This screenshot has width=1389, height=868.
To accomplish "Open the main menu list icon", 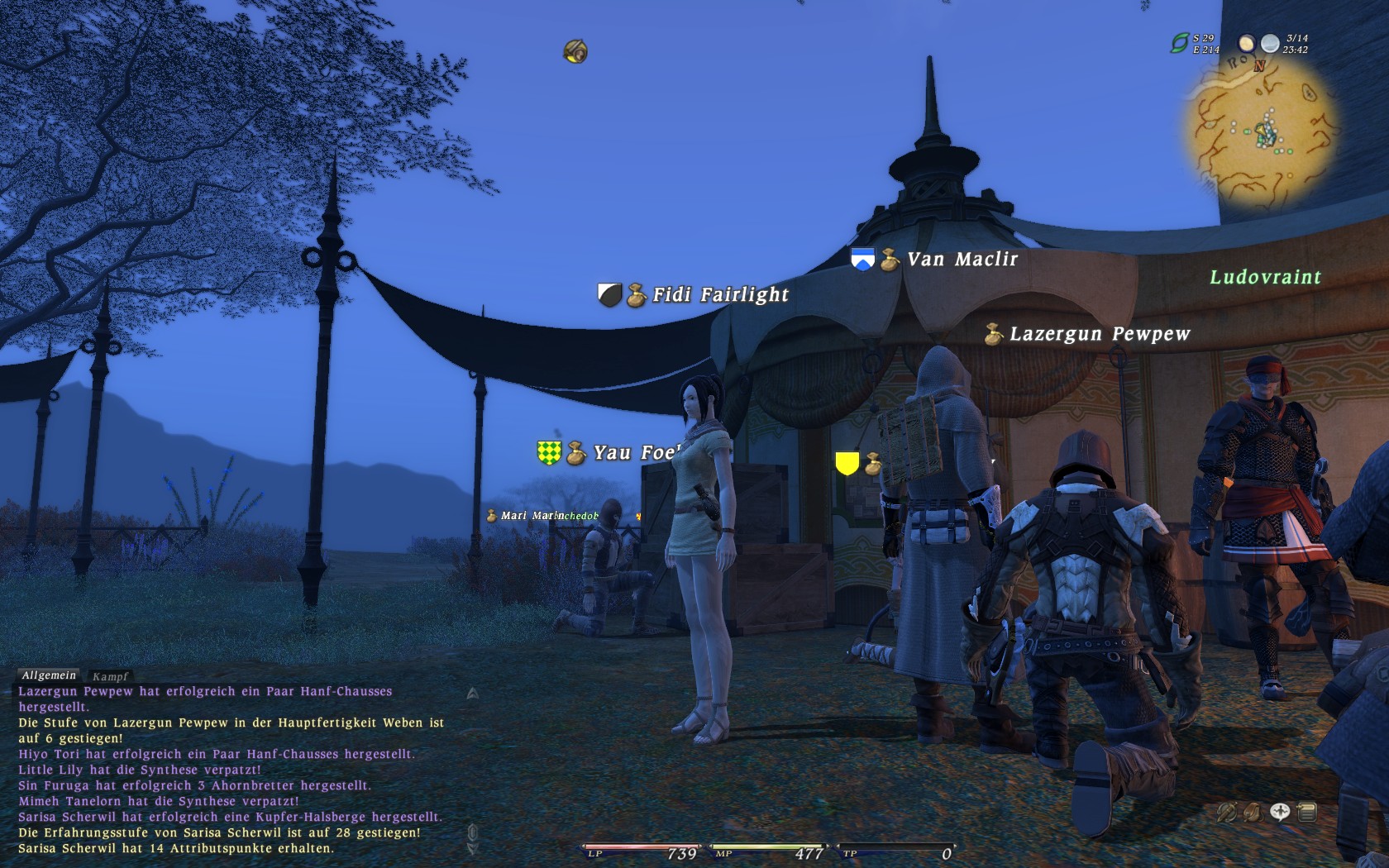I will click(x=1307, y=813).
